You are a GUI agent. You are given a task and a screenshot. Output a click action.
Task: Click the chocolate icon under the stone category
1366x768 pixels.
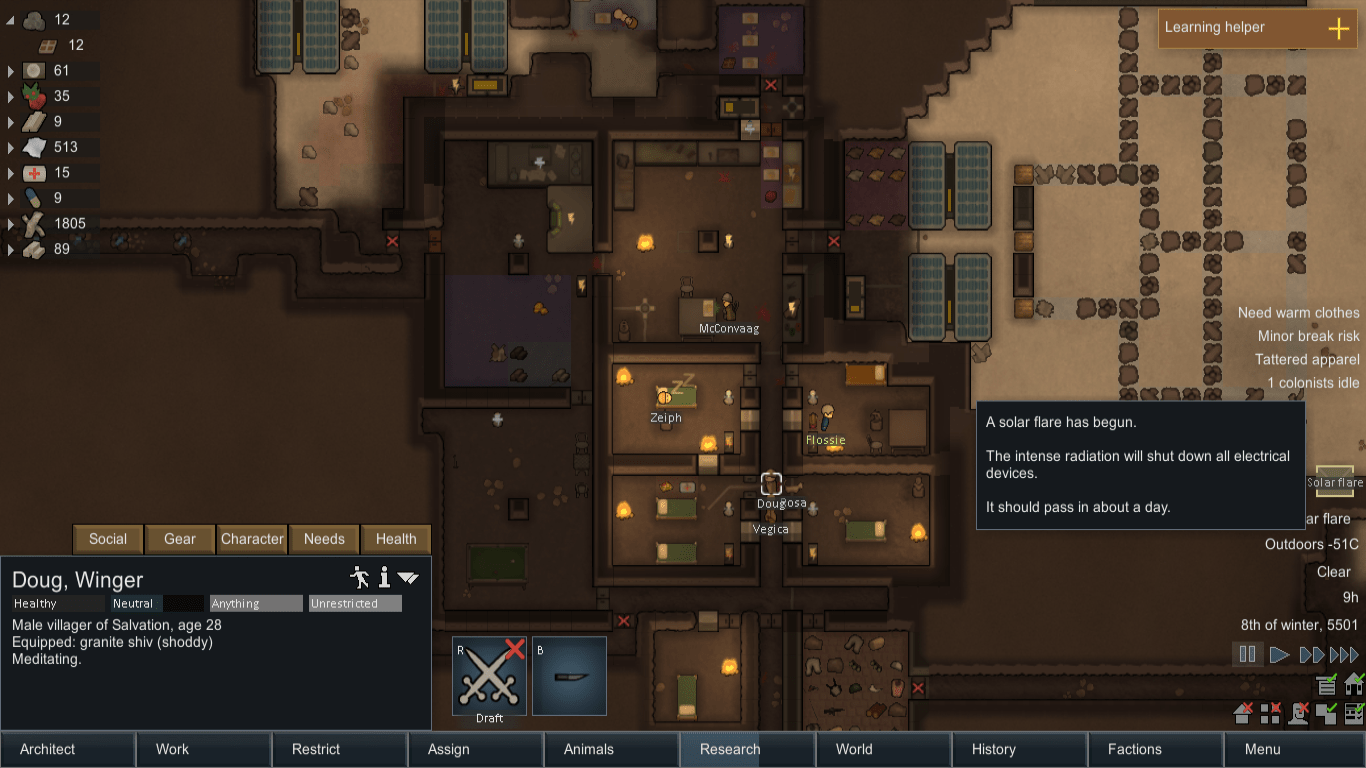(x=47, y=45)
